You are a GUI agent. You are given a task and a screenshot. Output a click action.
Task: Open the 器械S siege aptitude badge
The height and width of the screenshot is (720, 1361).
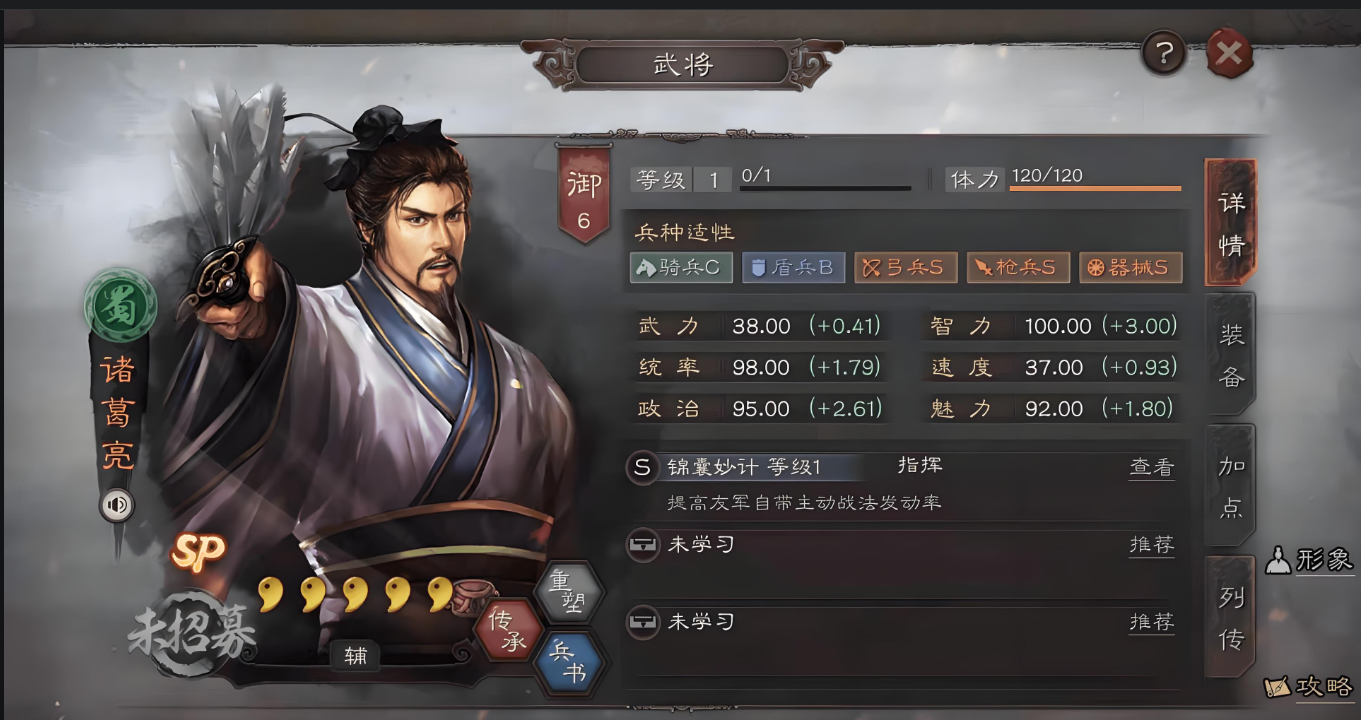(x=1130, y=268)
